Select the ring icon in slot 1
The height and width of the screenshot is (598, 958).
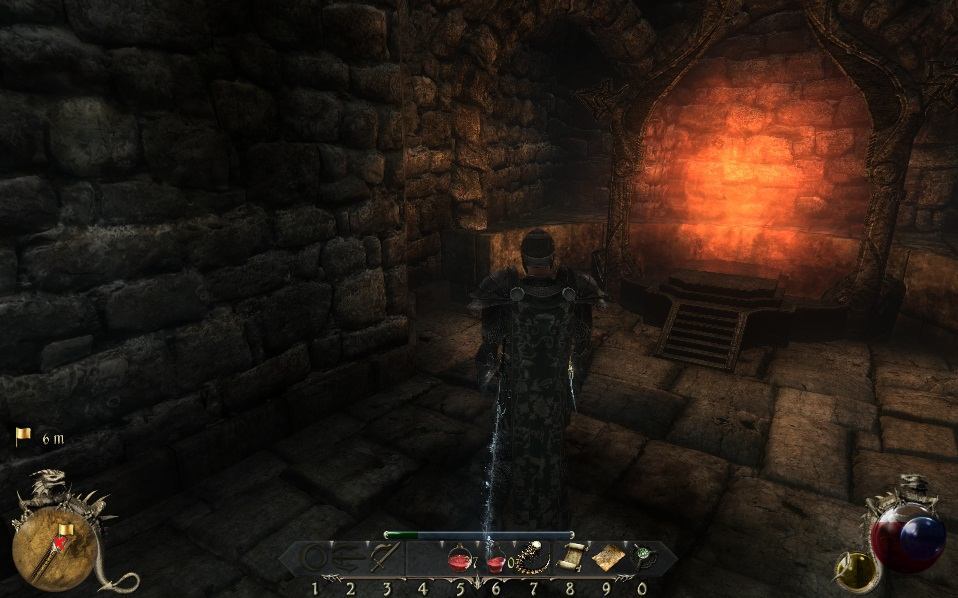pyautogui.click(x=315, y=558)
